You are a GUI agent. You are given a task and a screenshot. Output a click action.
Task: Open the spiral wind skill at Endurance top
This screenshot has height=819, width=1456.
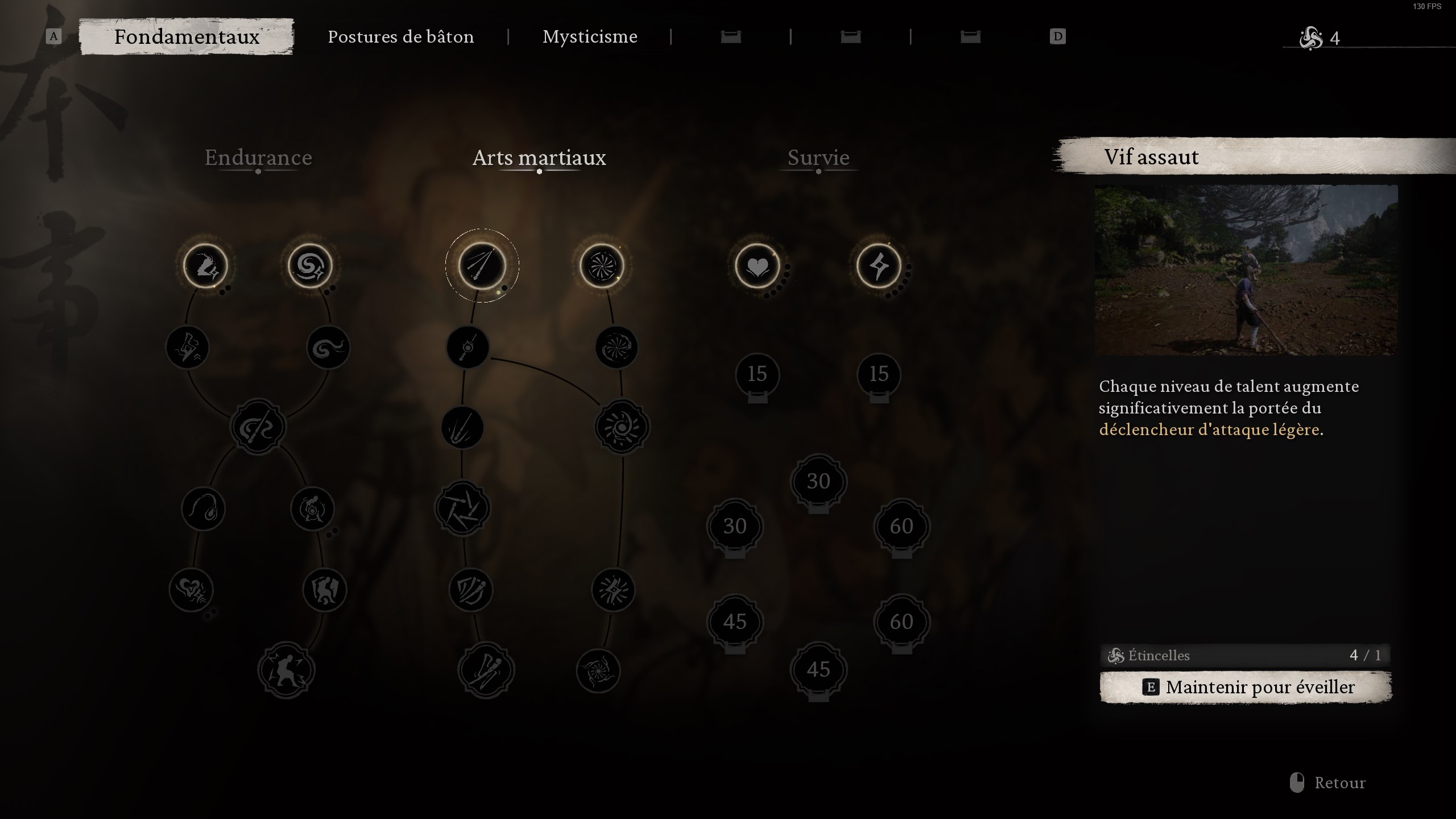click(x=311, y=266)
